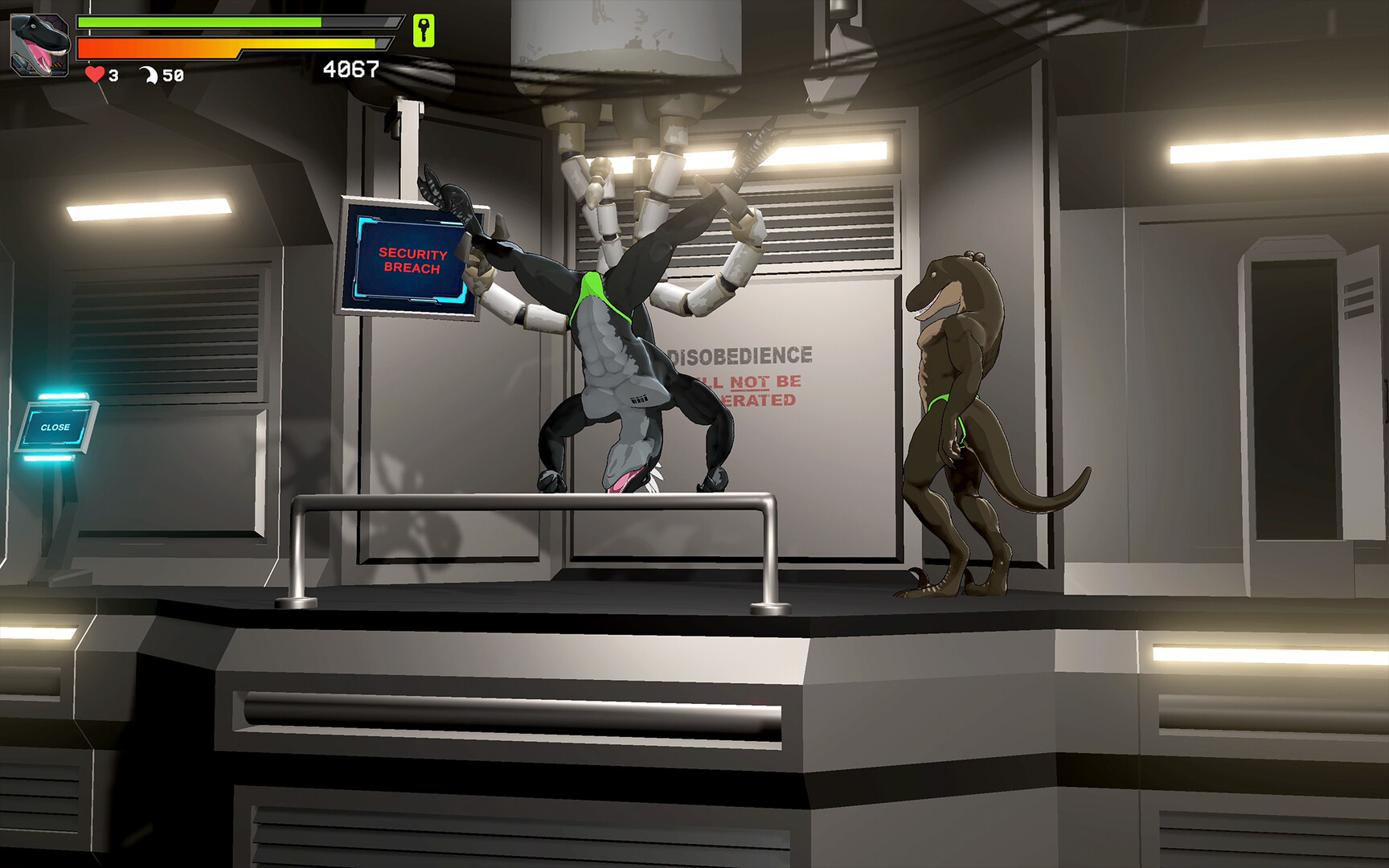Select the heart icon showing 3 lives
The width and height of the screenshot is (1389, 868).
pos(94,76)
